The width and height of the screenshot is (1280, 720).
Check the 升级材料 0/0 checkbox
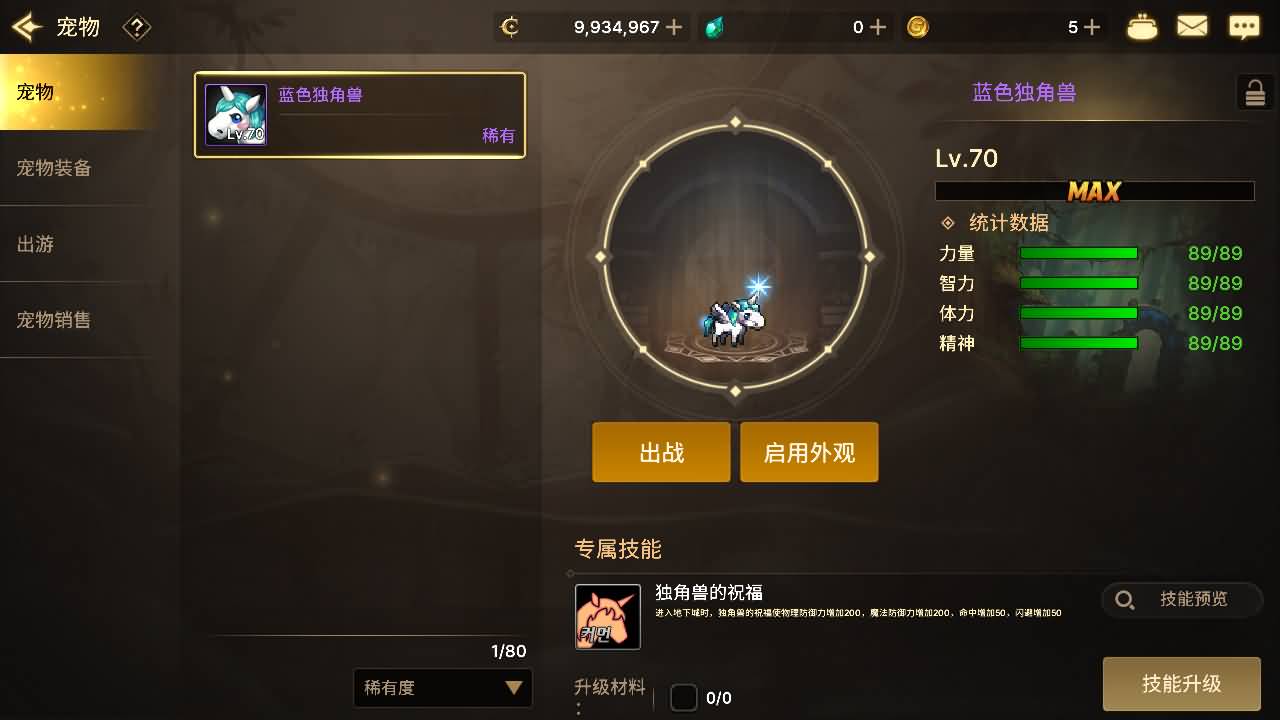click(684, 697)
